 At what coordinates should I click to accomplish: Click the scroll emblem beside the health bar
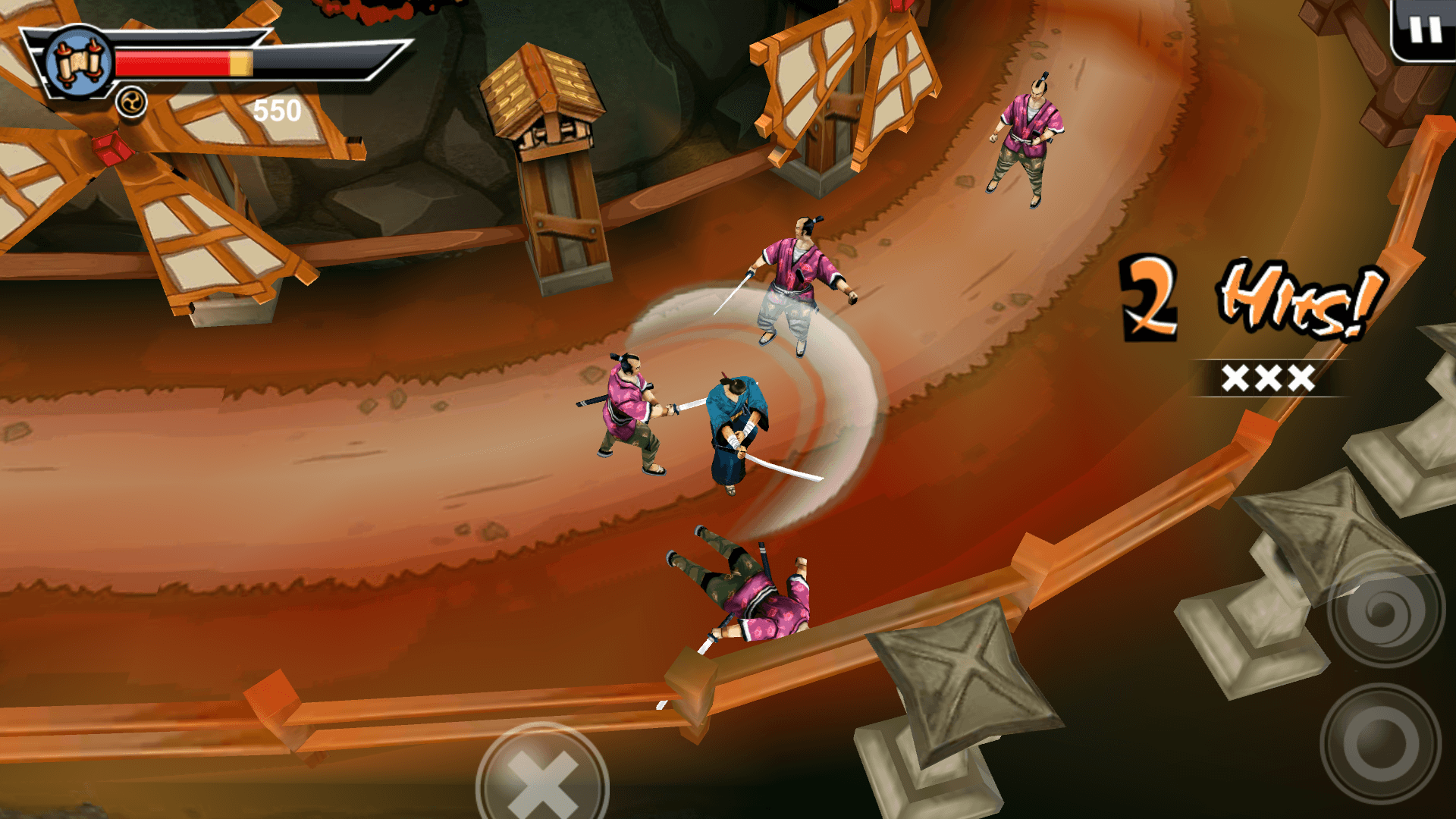coord(79,64)
